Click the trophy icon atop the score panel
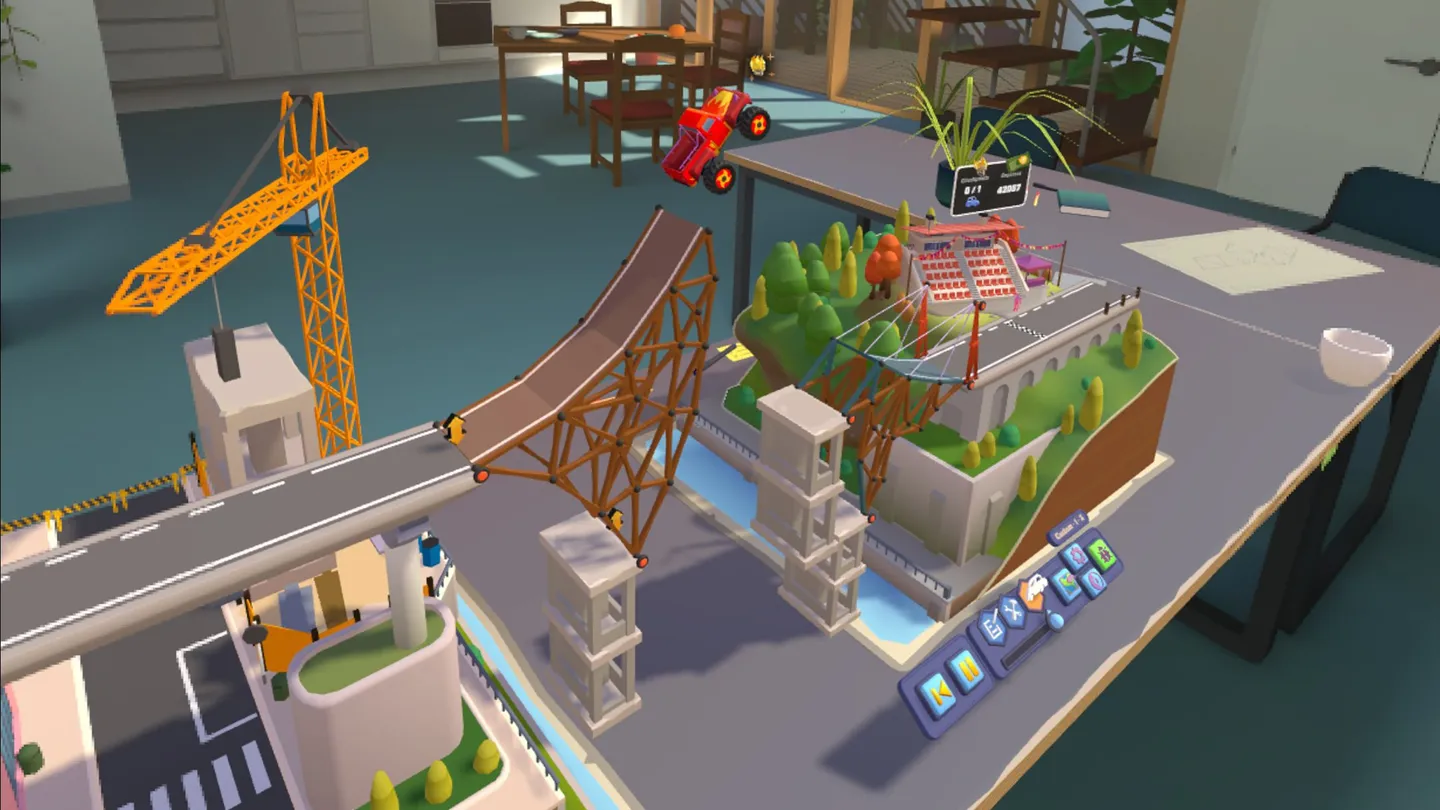Image resolution: width=1440 pixels, height=810 pixels. [x=981, y=164]
